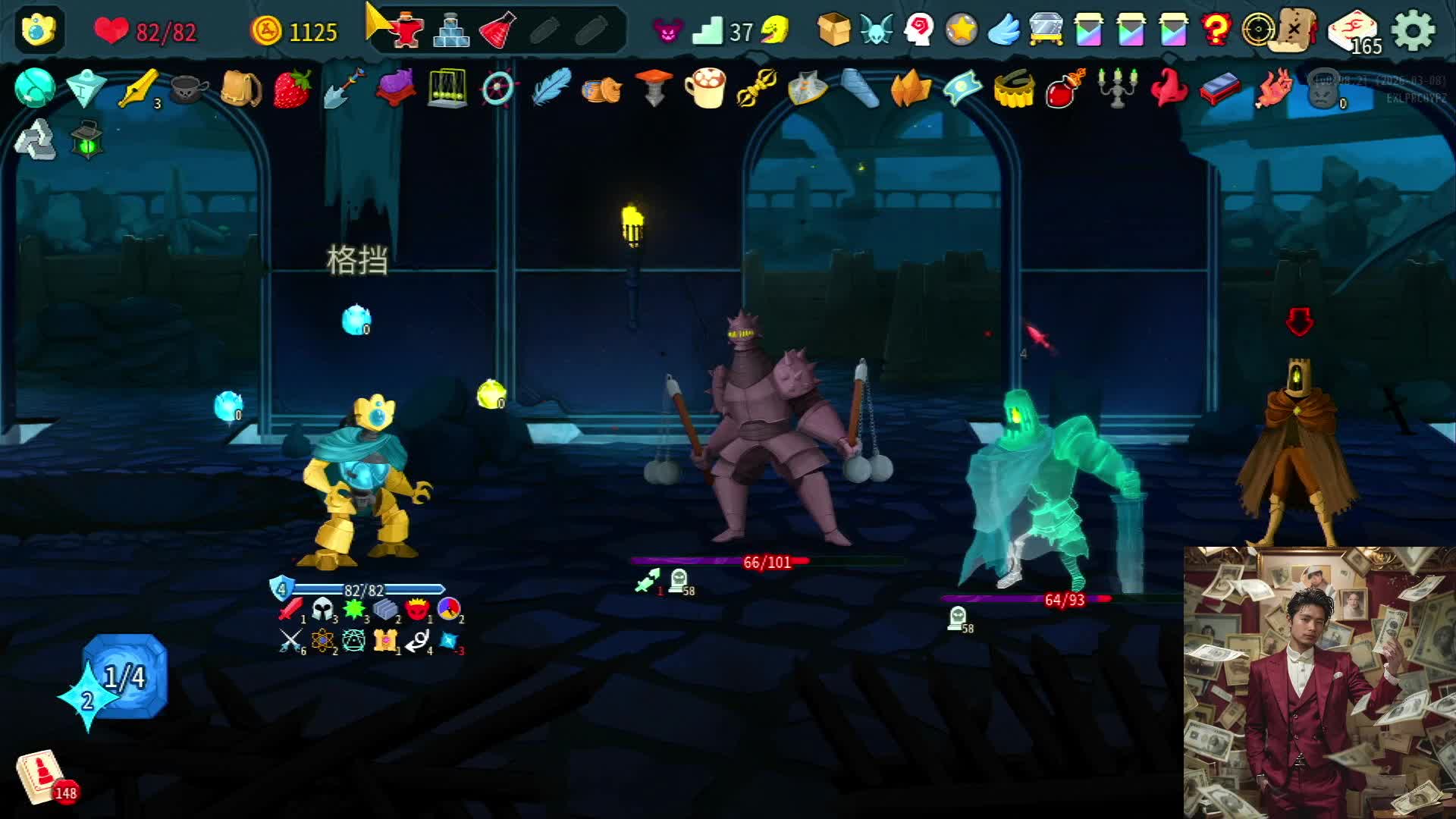
Task: Inspect the crossed swords status icon
Action: click(x=290, y=642)
